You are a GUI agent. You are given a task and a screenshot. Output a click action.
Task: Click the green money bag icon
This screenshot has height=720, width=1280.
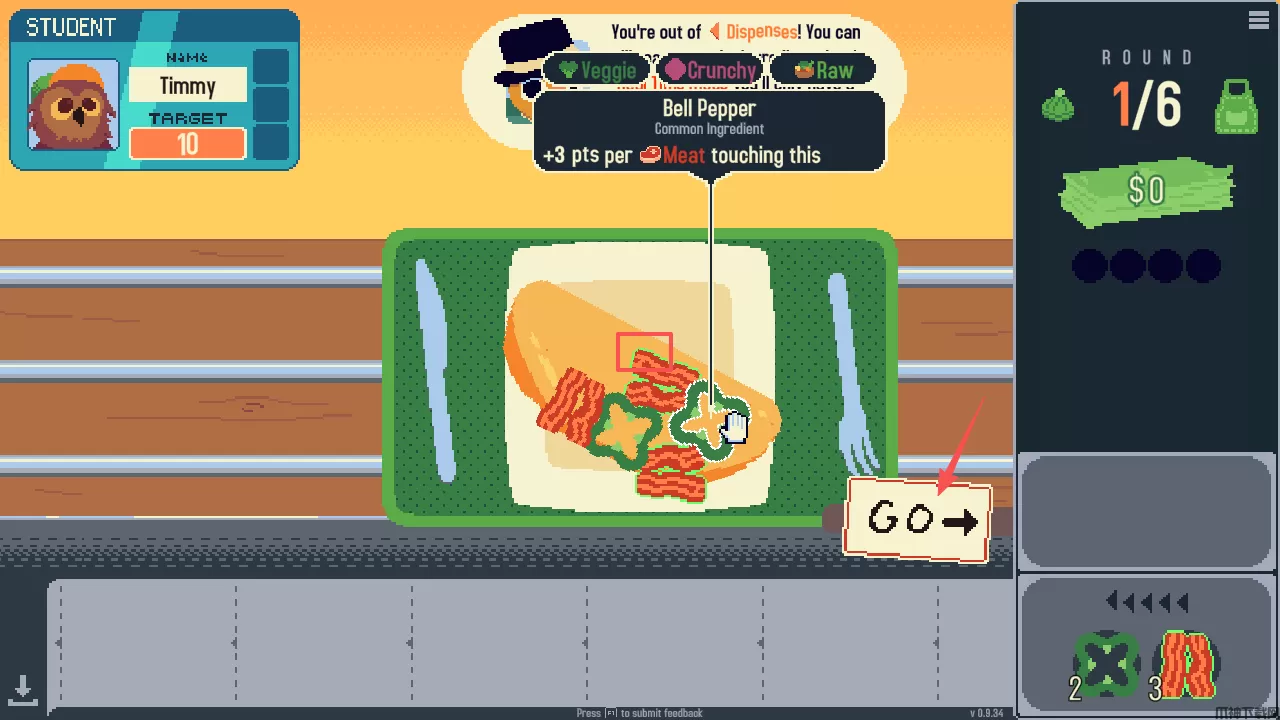(1058, 105)
